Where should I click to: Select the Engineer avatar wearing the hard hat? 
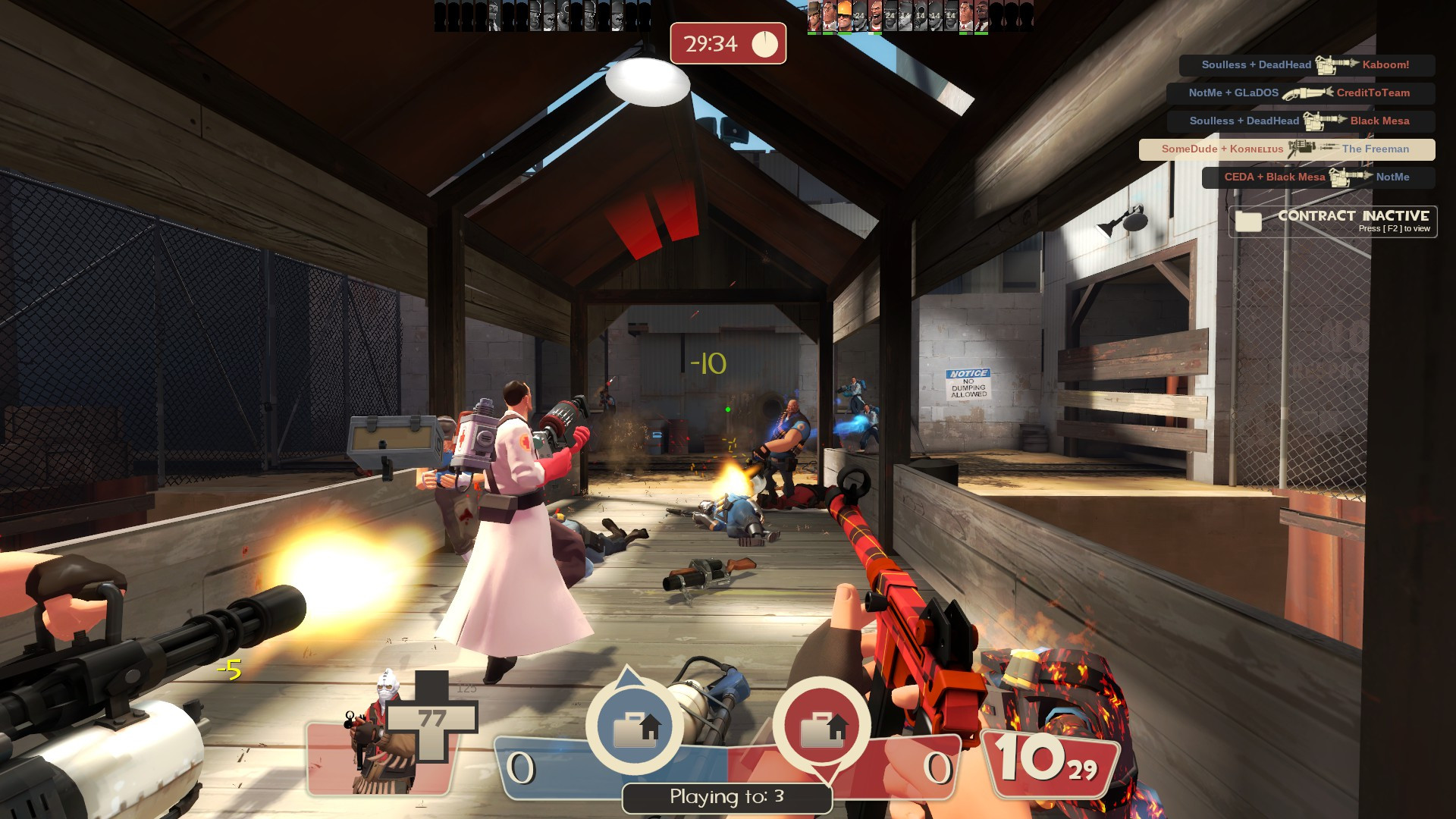[844, 17]
